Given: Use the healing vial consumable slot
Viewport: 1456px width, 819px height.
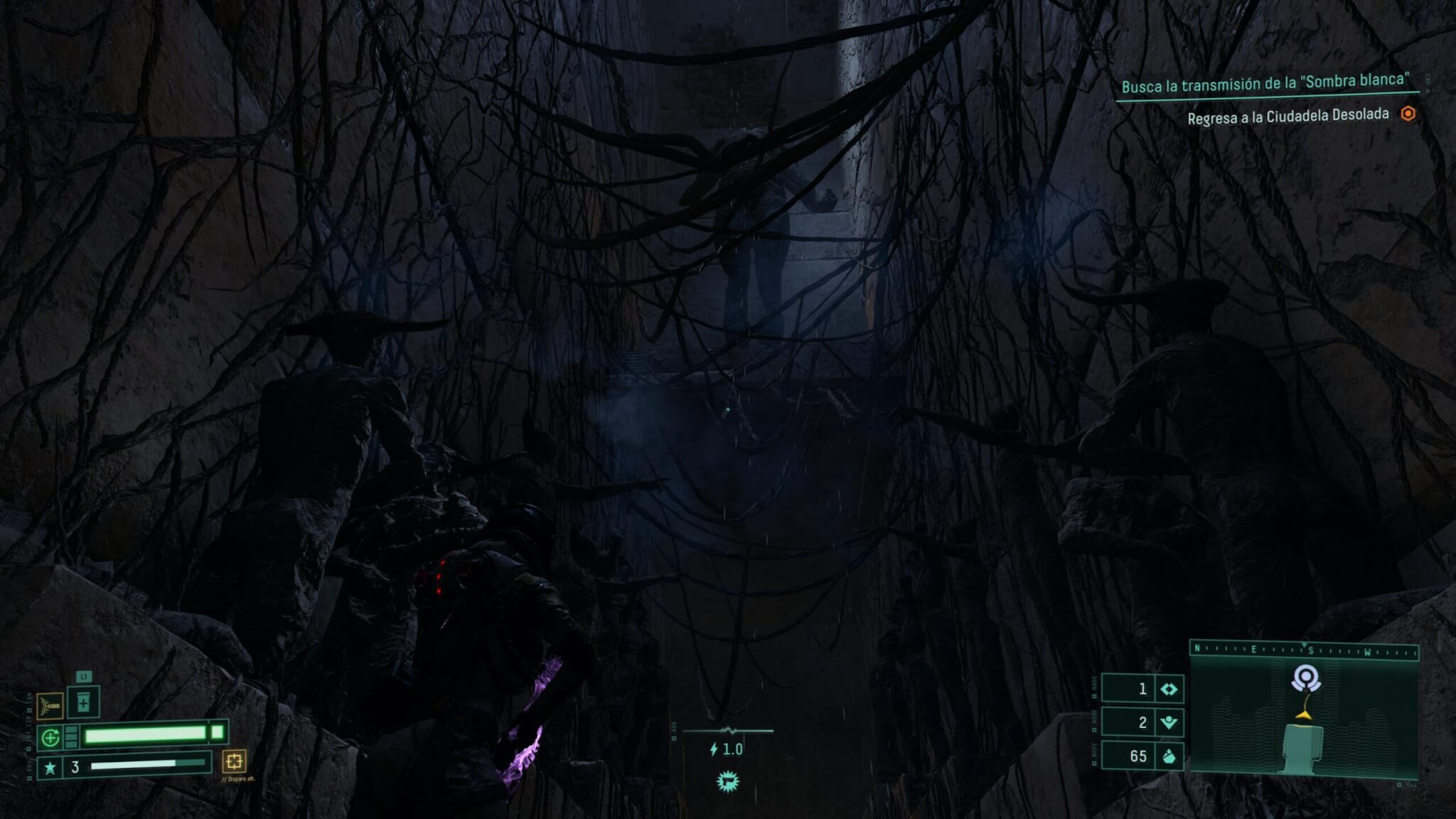Looking at the screenshot, I should coord(83,703).
